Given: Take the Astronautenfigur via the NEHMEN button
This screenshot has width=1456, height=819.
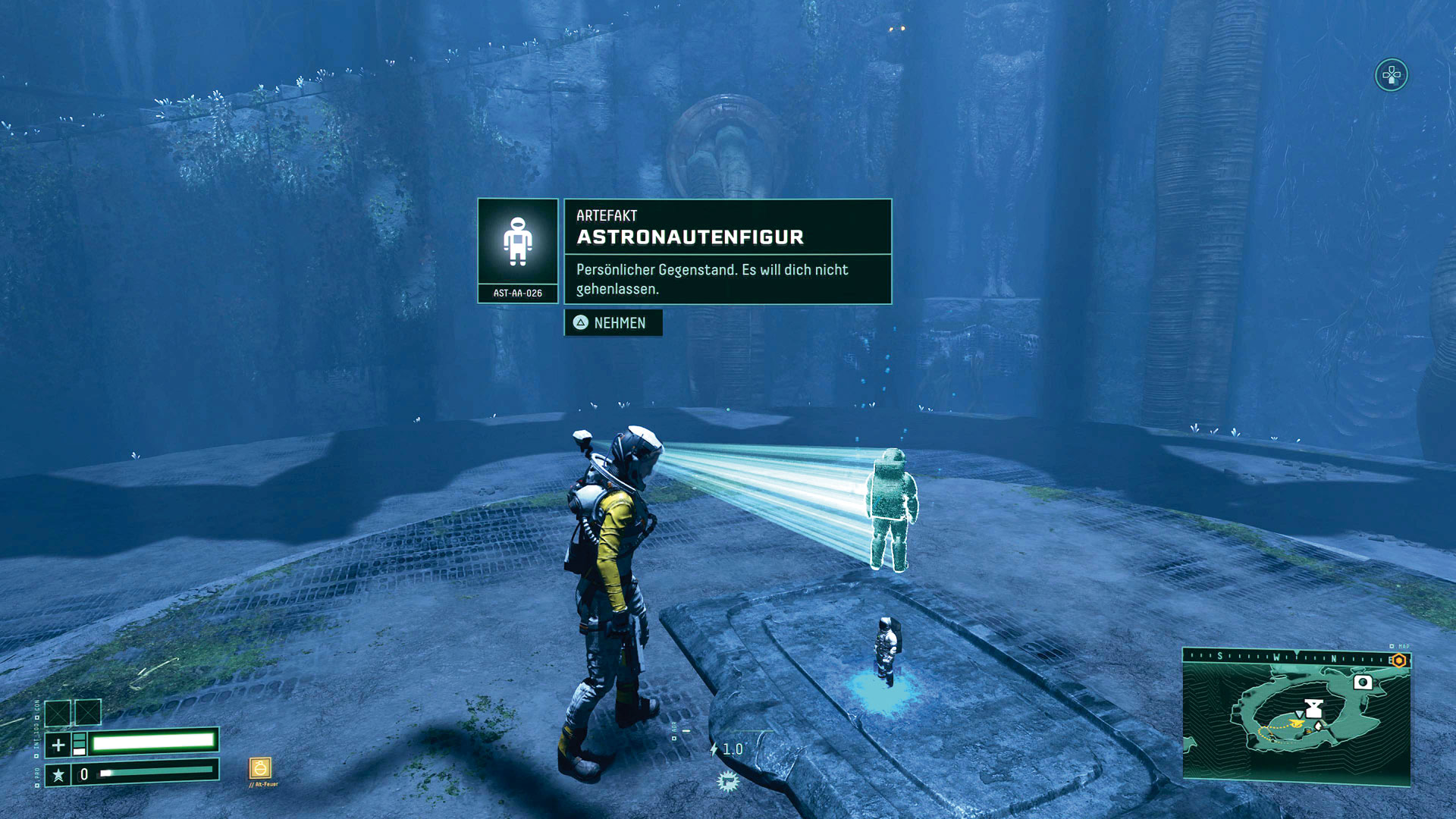Looking at the screenshot, I should click(x=613, y=323).
